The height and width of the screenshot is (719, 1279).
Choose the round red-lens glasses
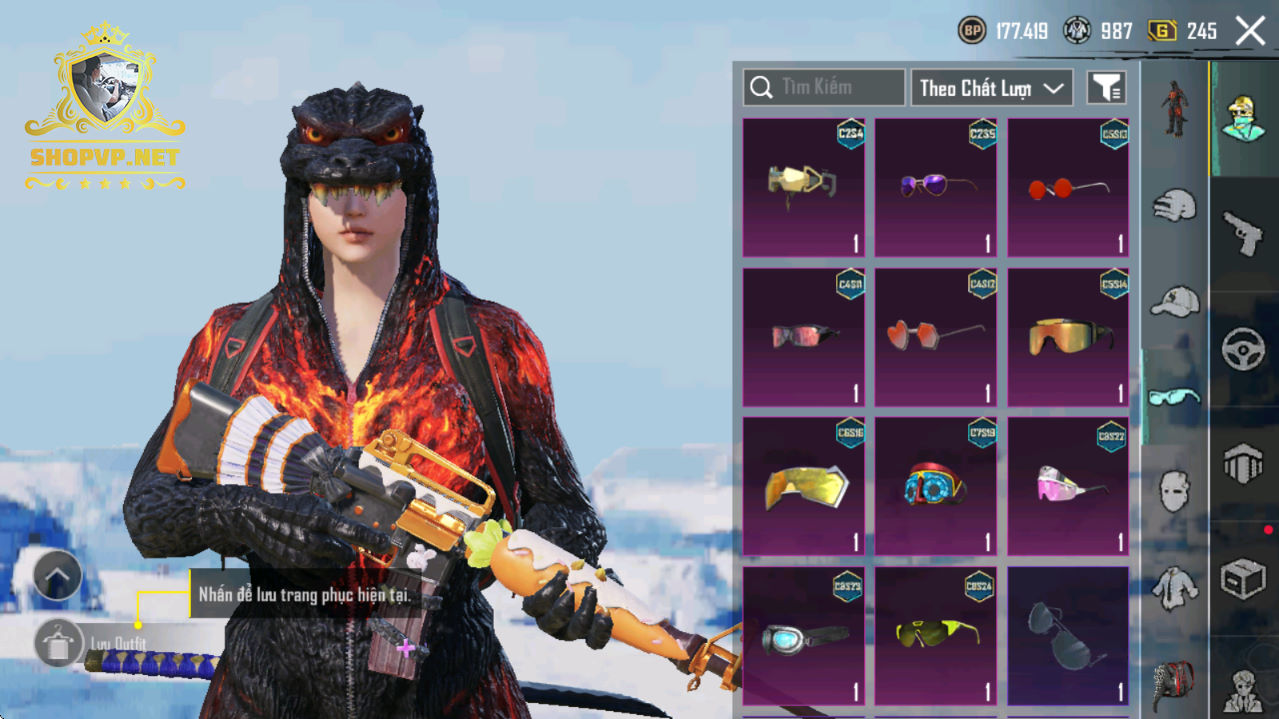click(x=1068, y=186)
